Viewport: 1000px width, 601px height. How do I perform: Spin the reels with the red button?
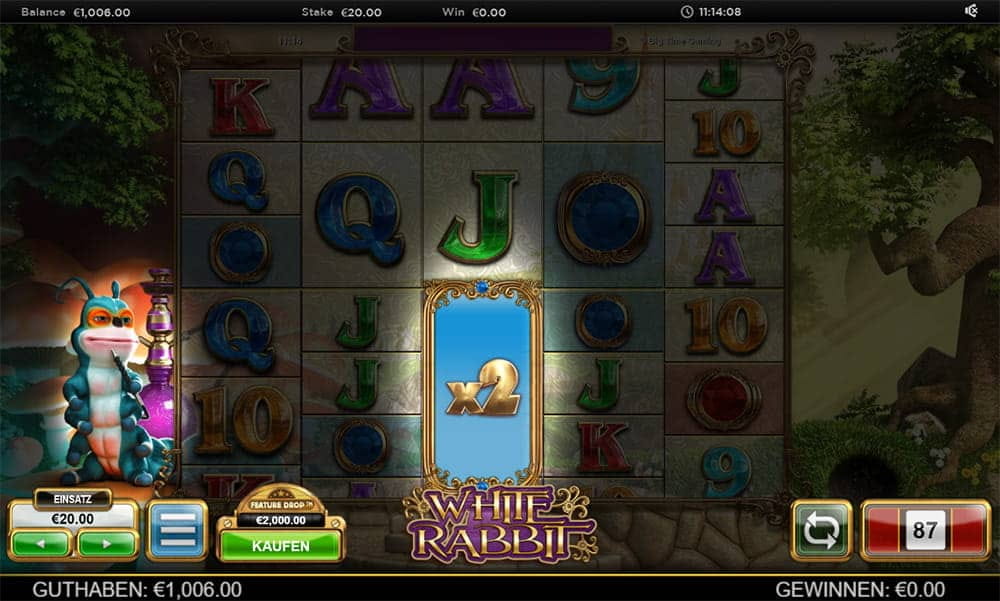pyautogui.click(x=925, y=530)
